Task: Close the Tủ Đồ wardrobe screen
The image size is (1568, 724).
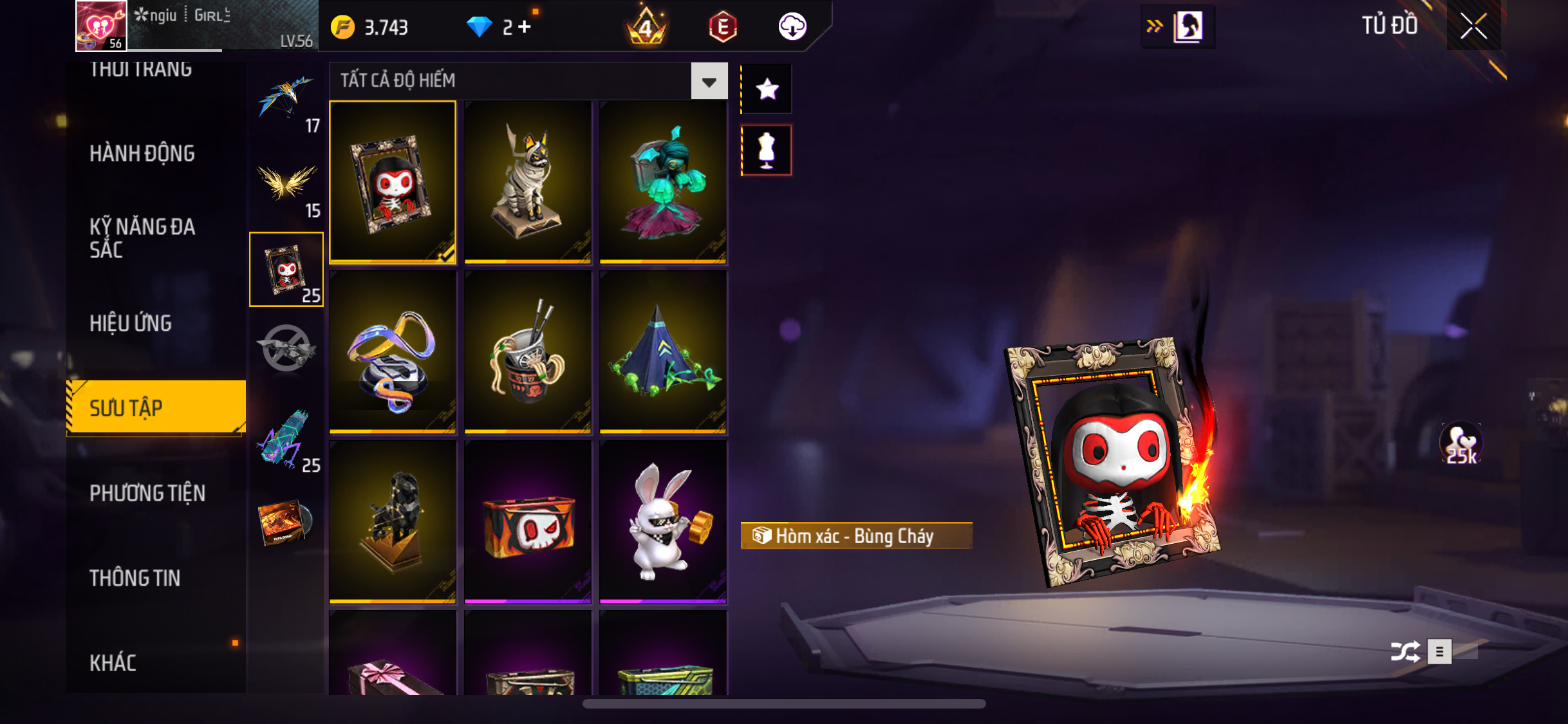Action: pyautogui.click(x=1473, y=26)
